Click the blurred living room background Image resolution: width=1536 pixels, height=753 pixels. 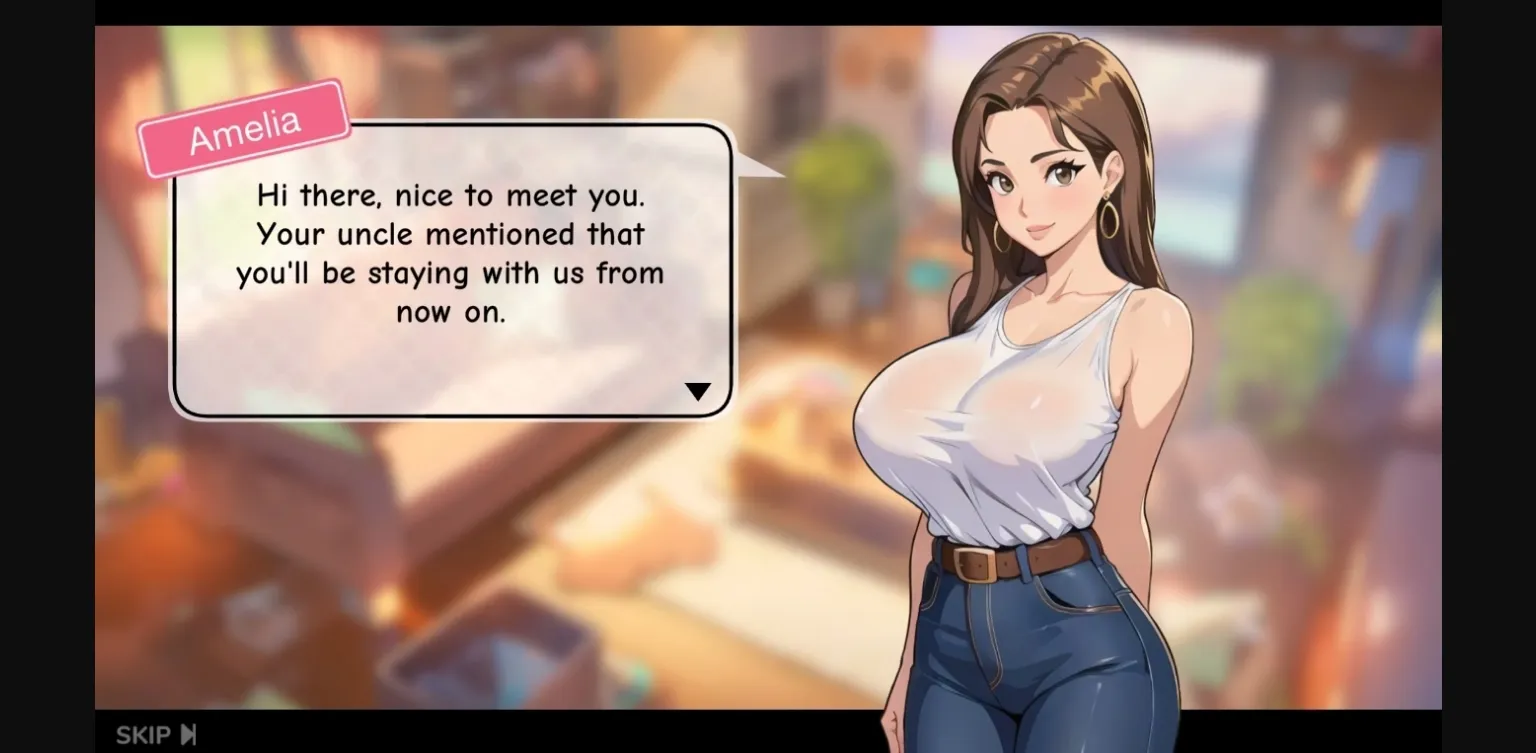pyautogui.click(x=400, y=600)
